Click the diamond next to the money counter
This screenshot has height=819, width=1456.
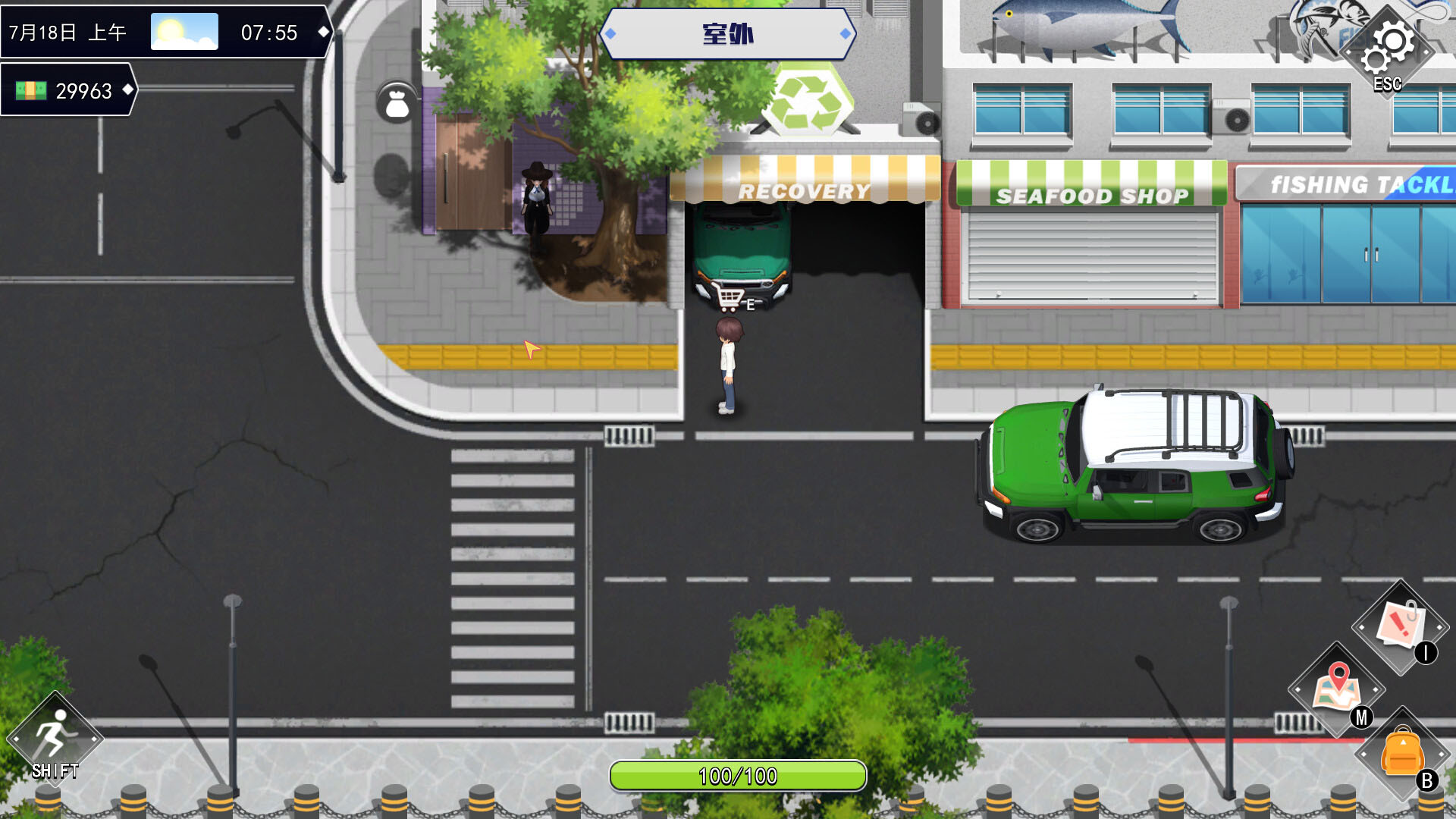(128, 91)
